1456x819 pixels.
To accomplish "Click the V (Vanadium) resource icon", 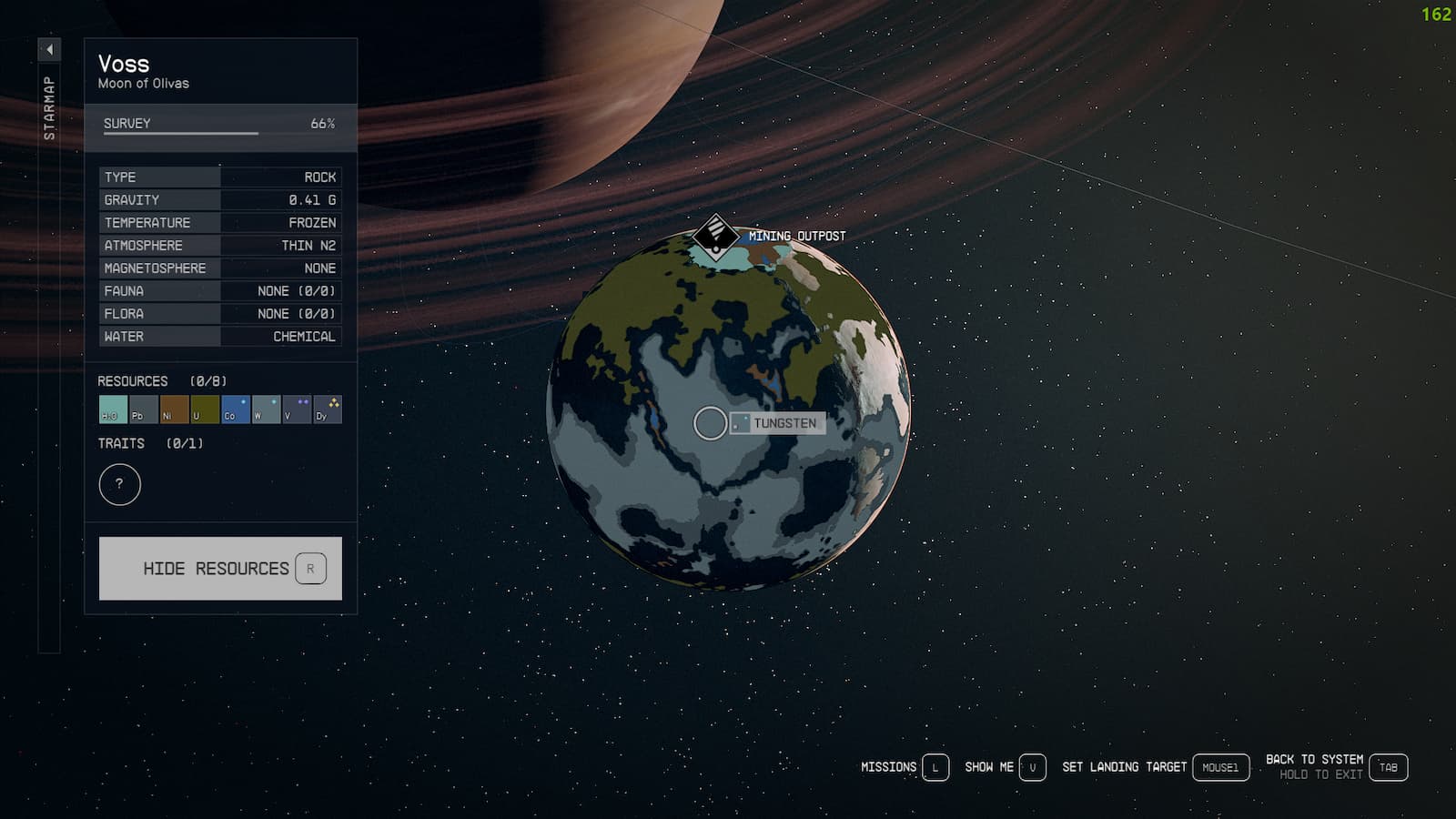I will (x=297, y=409).
